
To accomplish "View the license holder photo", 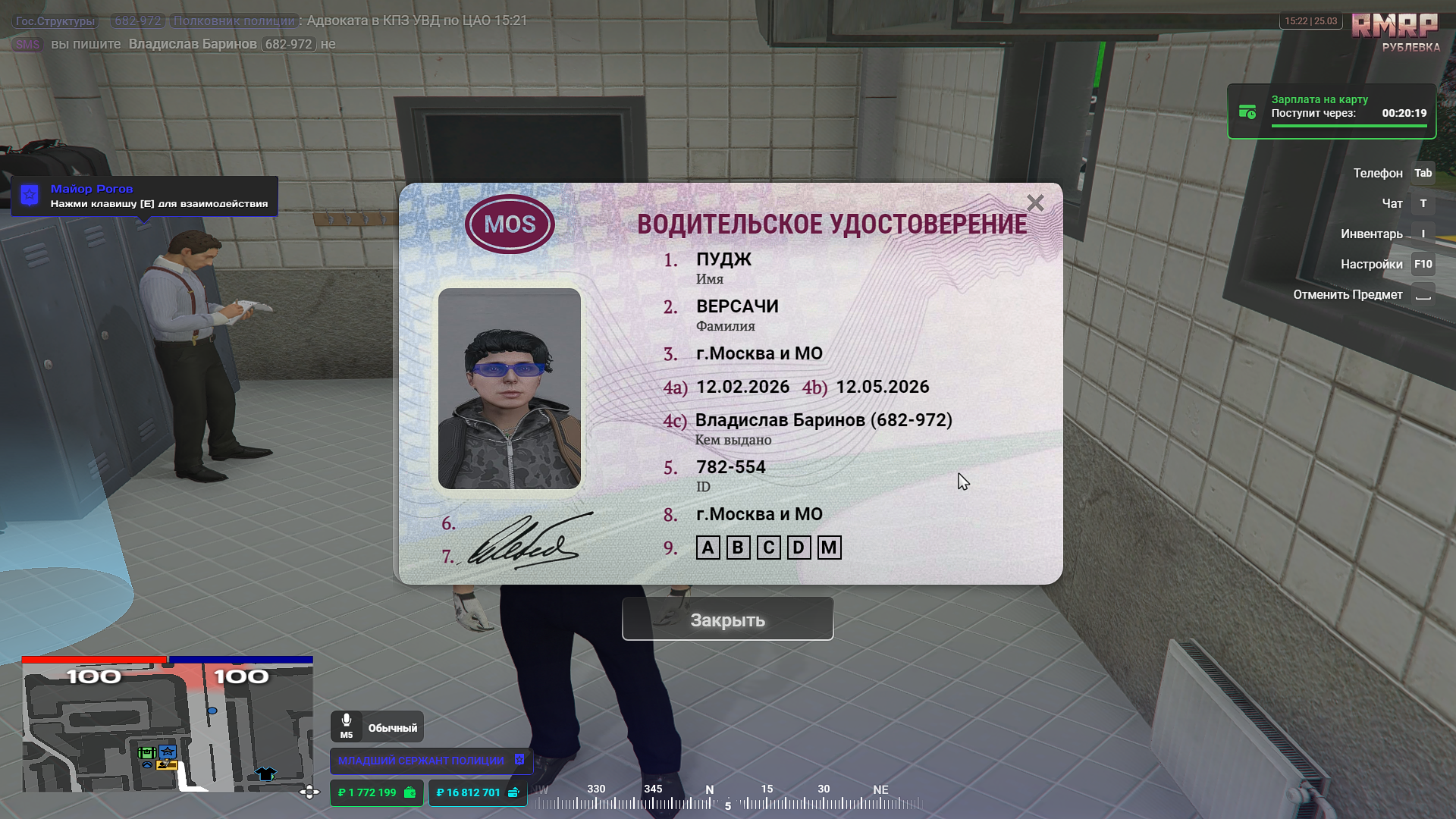I will tap(509, 388).
